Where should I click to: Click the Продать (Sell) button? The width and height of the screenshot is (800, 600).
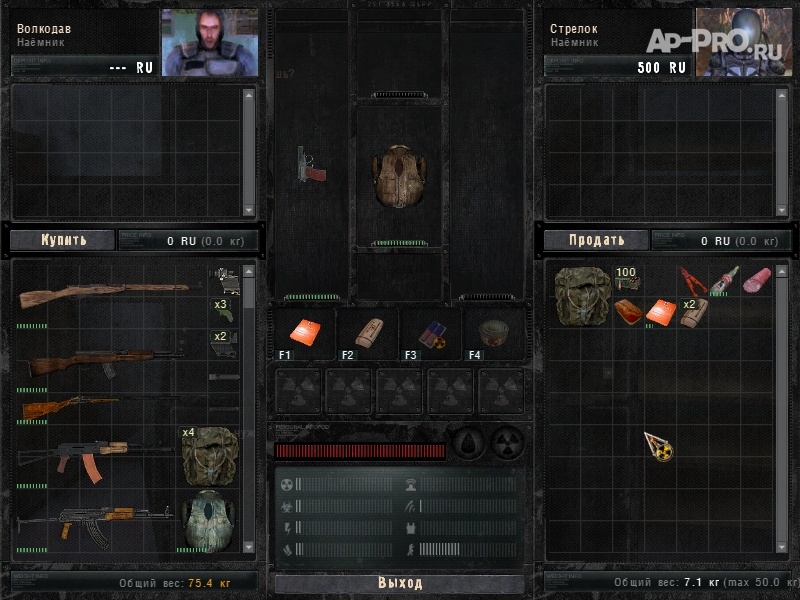pyautogui.click(x=597, y=240)
